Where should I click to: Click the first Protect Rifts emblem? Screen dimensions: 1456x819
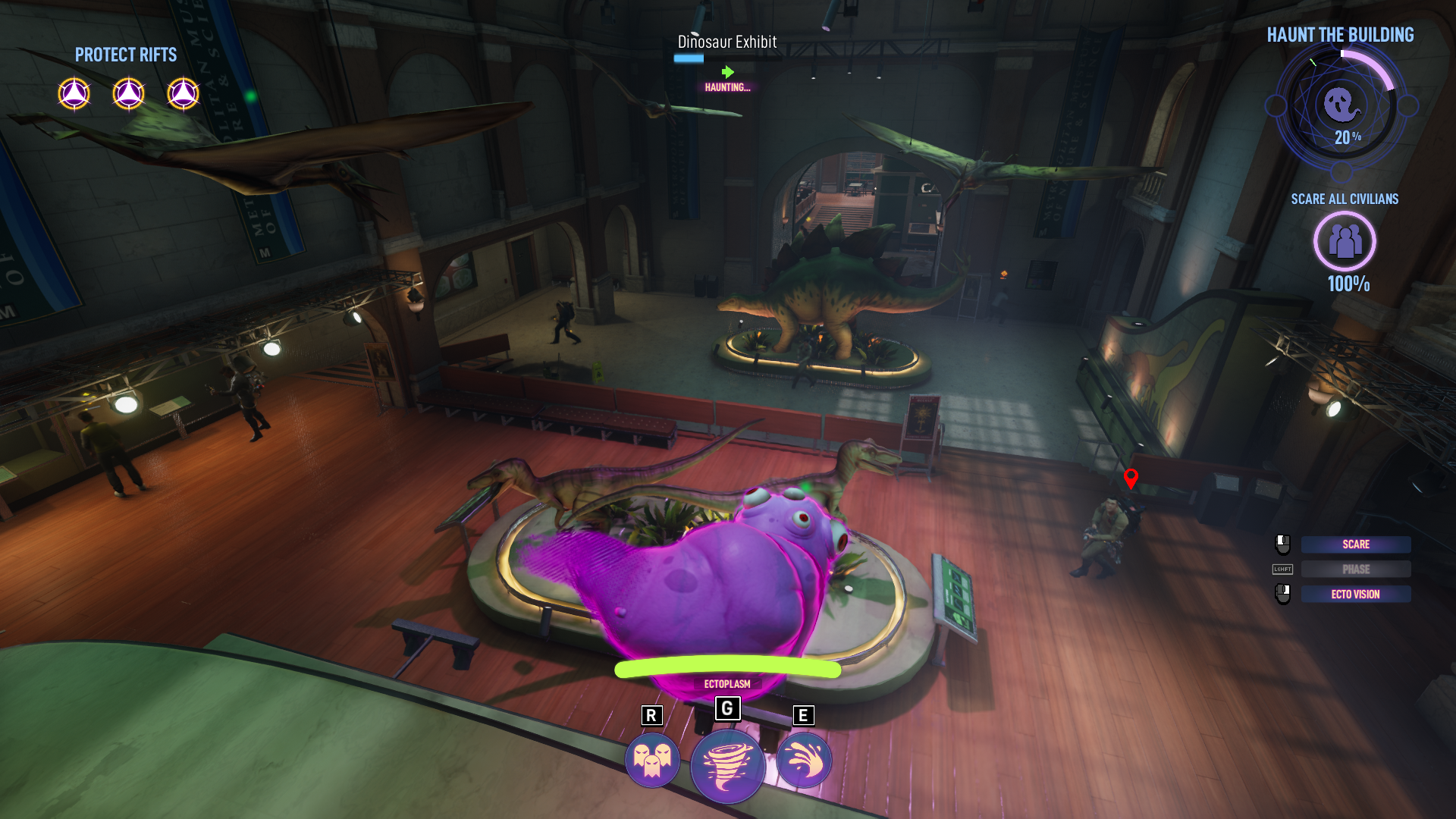point(75,93)
